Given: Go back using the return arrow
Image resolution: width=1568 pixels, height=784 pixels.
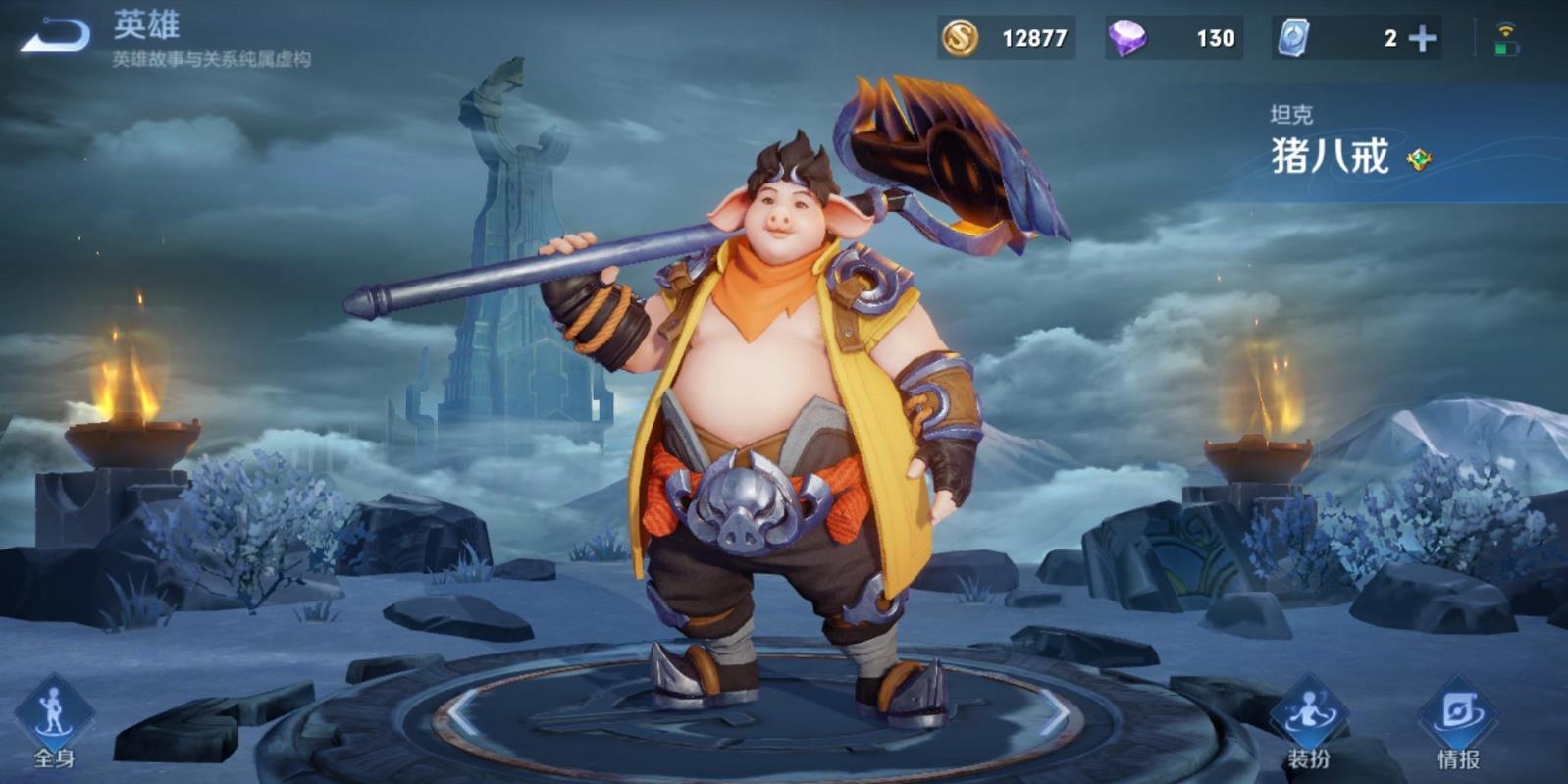Looking at the screenshot, I should point(55,35).
